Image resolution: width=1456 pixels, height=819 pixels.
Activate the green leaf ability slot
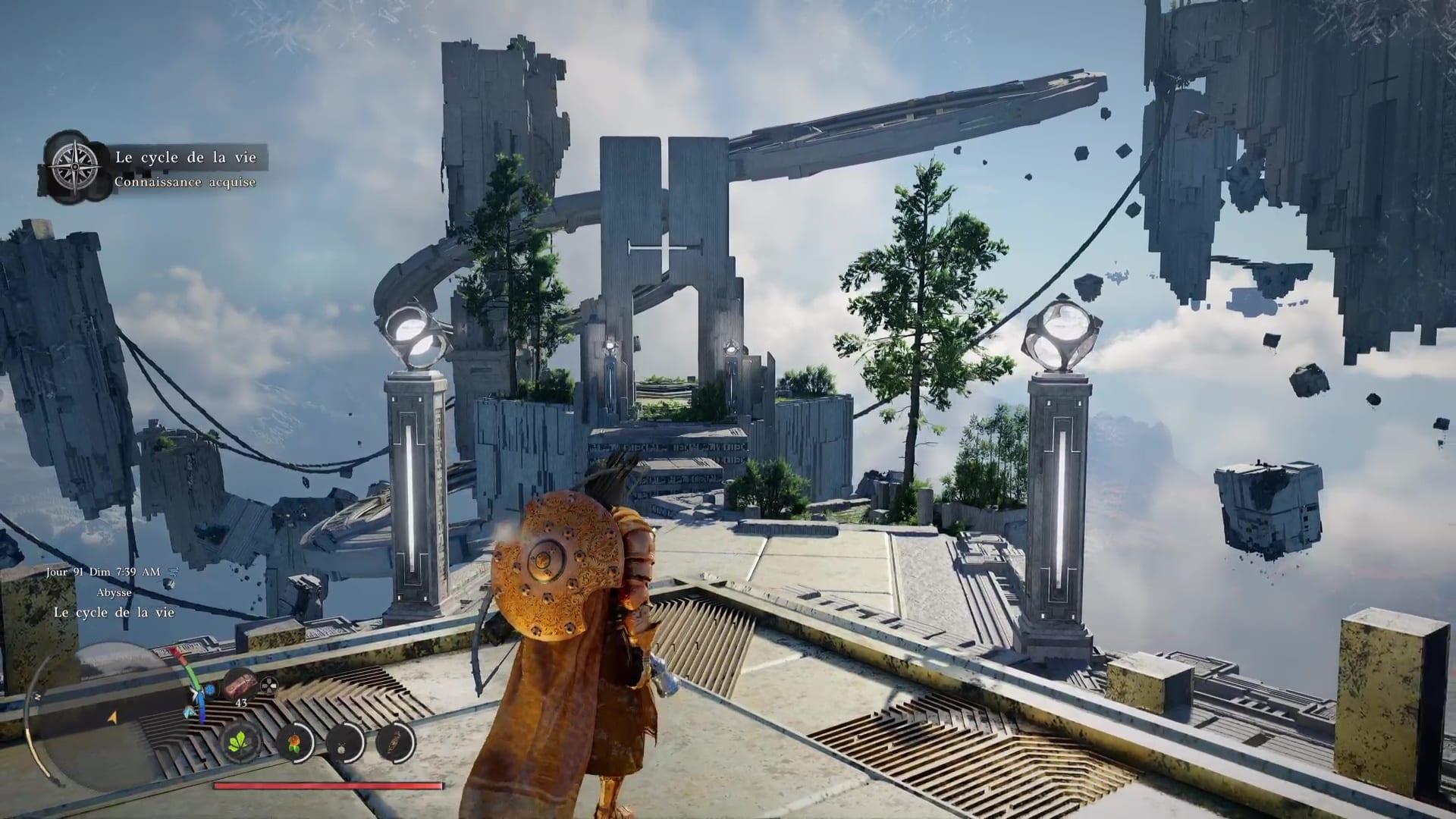click(242, 742)
